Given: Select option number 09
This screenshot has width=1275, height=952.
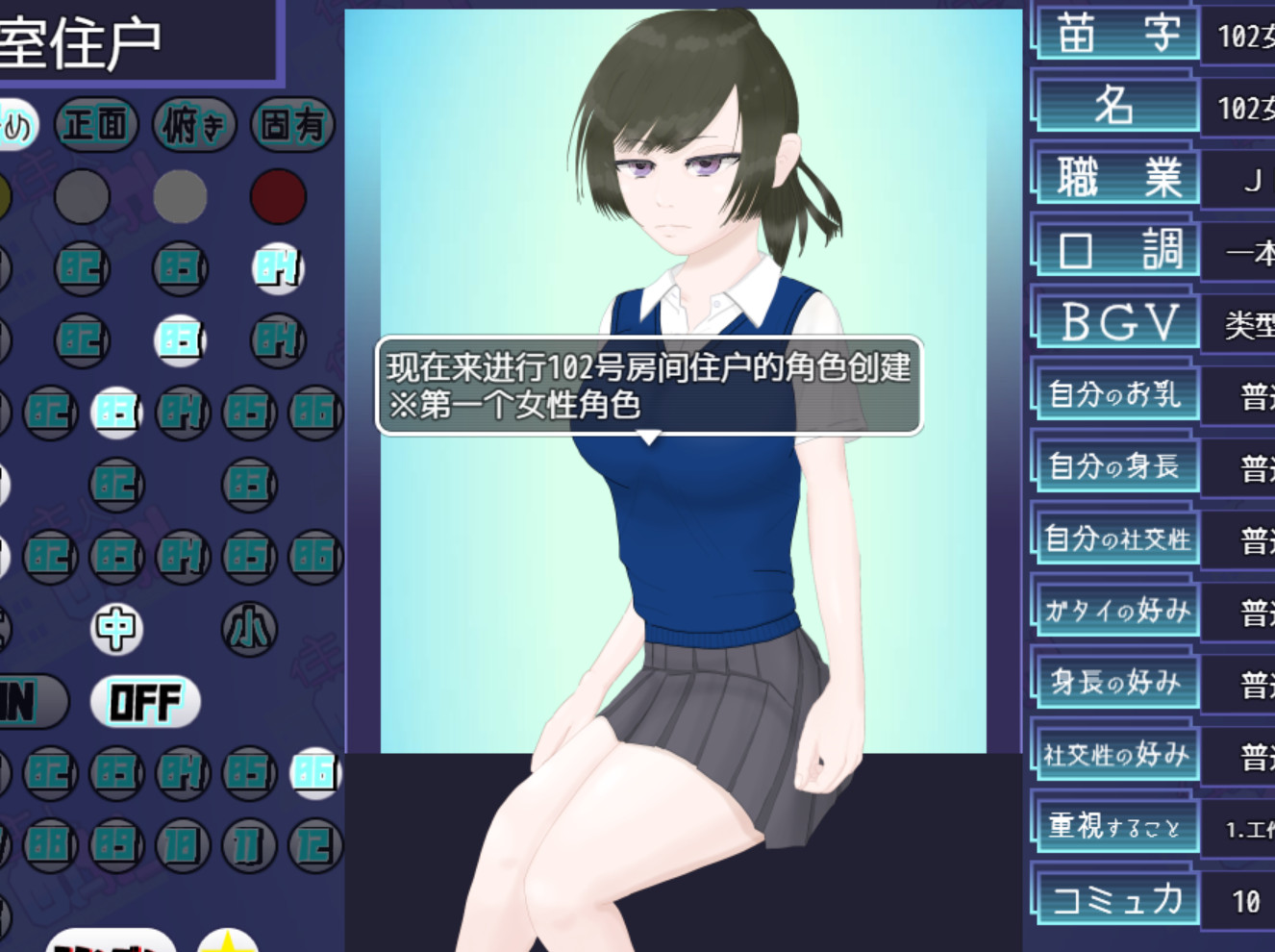Looking at the screenshot, I should pyautogui.click(x=116, y=845).
